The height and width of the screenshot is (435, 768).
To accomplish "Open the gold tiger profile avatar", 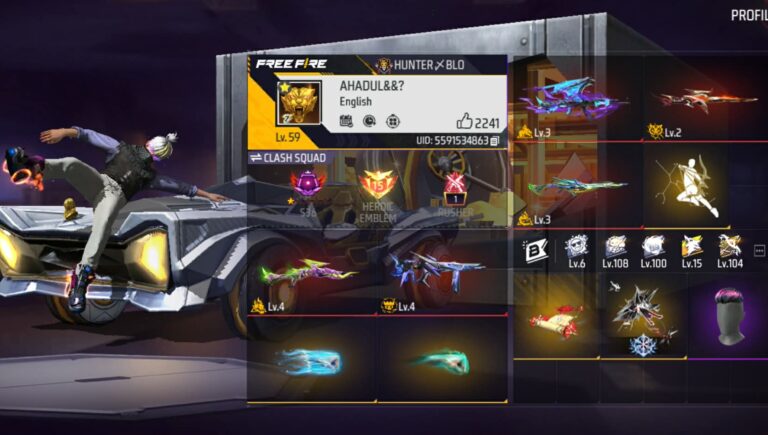I will point(297,103).
